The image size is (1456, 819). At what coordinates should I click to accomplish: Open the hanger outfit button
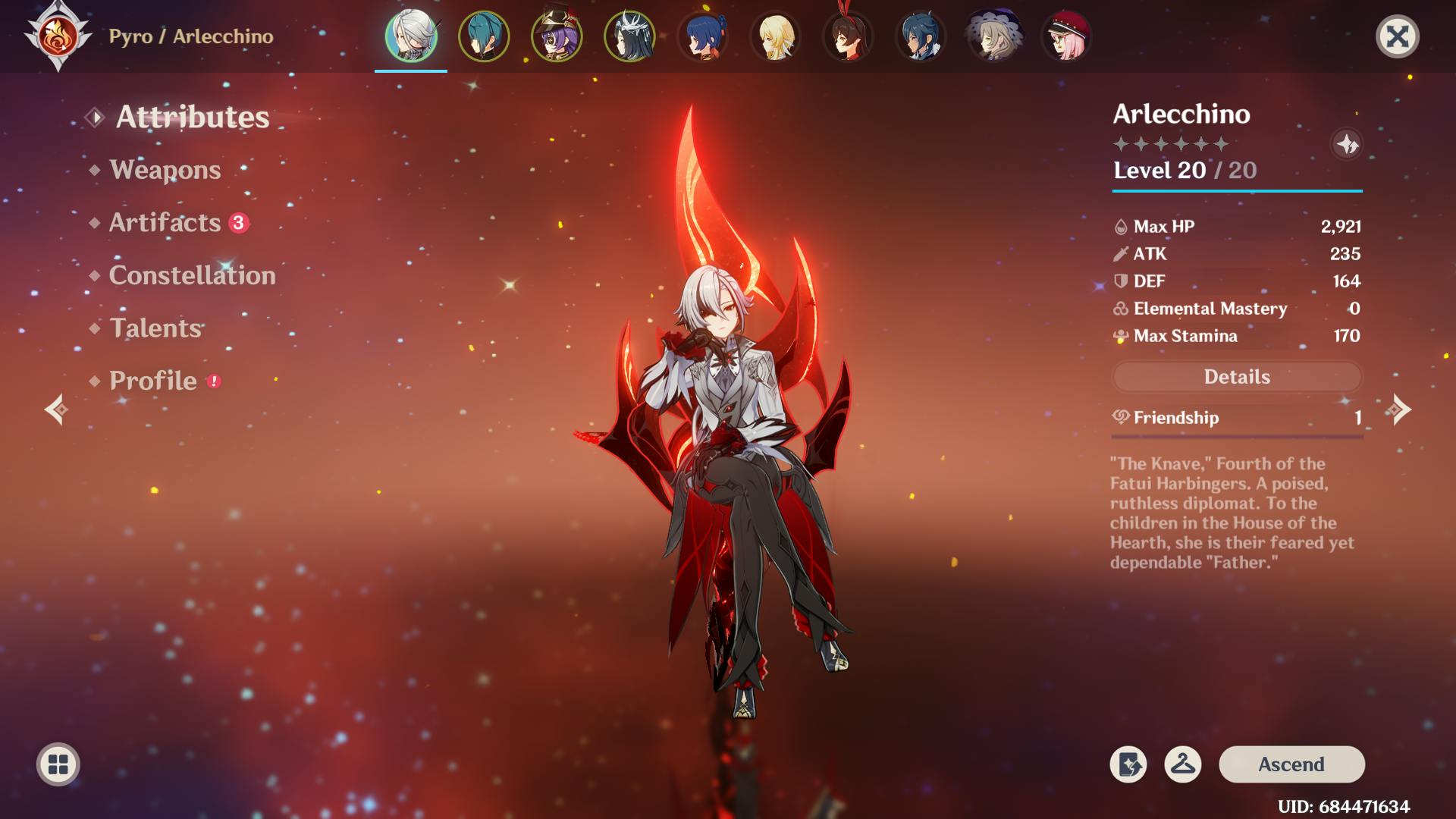pyautogui.click(x=1182, y=764)
